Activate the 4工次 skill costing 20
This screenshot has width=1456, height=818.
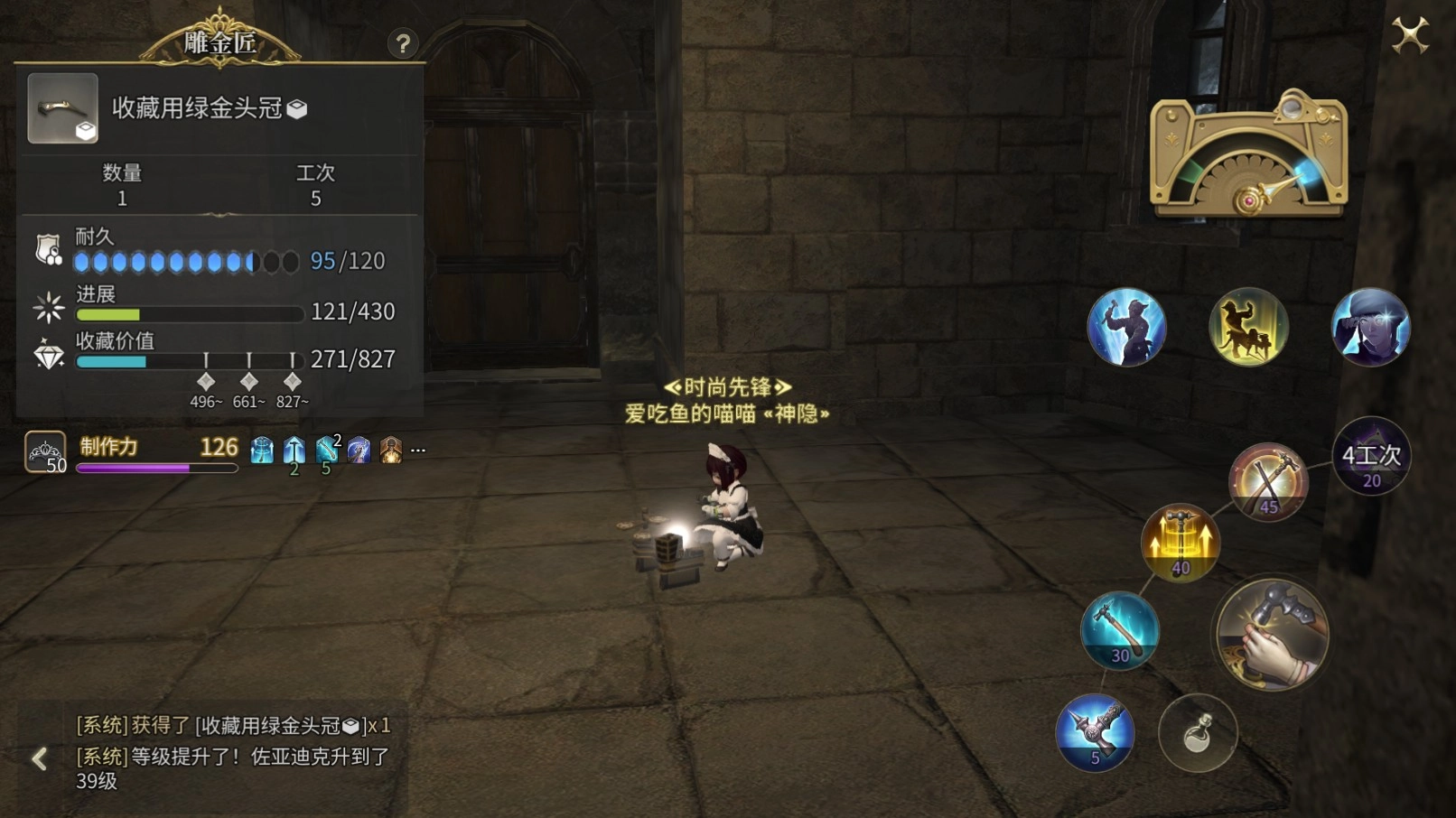point(1371,457)
